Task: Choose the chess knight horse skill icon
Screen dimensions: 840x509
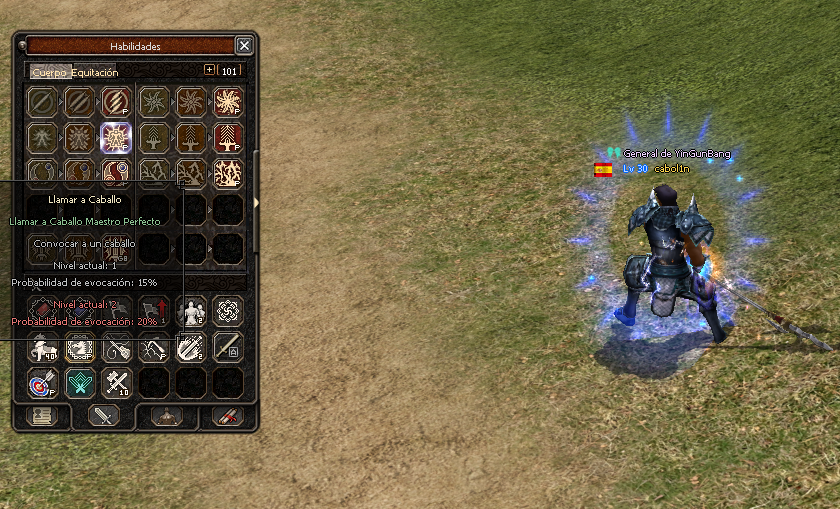Action: tap(79, 347)
